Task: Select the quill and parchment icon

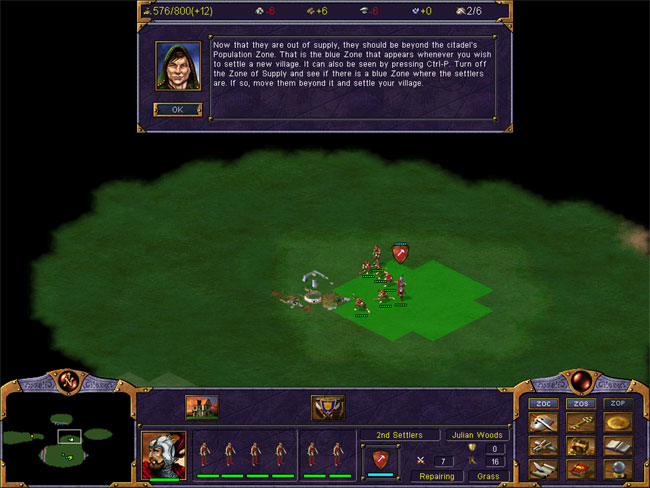Action: (543, 469)
